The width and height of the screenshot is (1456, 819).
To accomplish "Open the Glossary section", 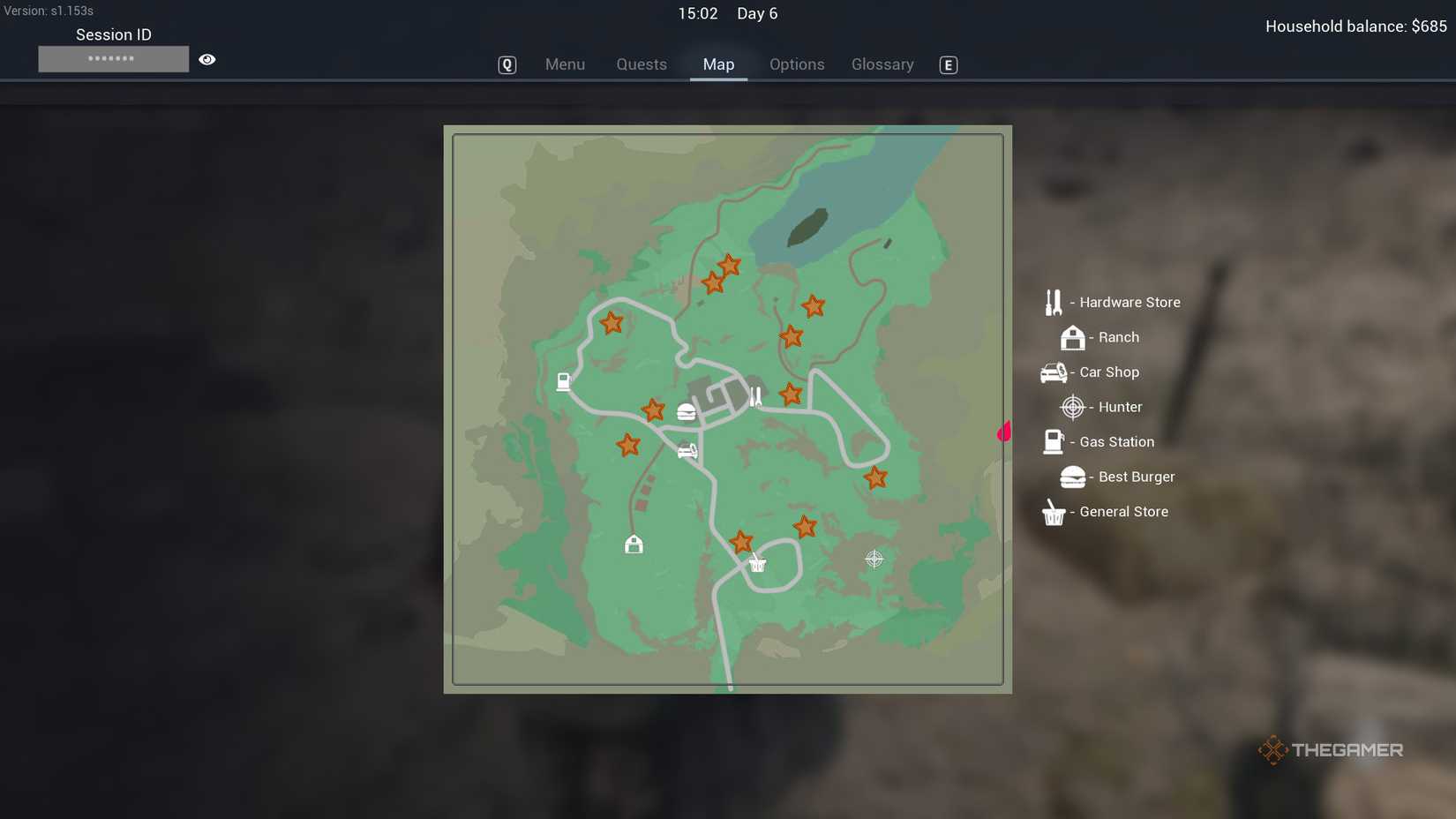I will [882, 64].
